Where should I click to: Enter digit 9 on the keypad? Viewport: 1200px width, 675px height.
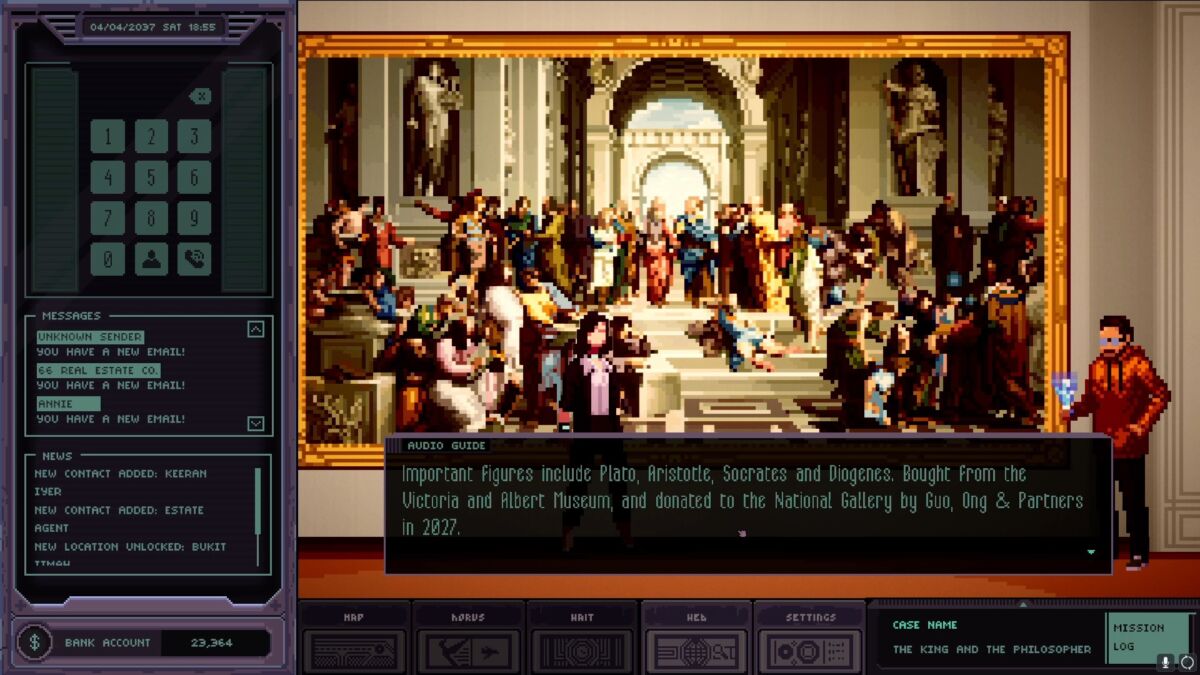[195, 218]
